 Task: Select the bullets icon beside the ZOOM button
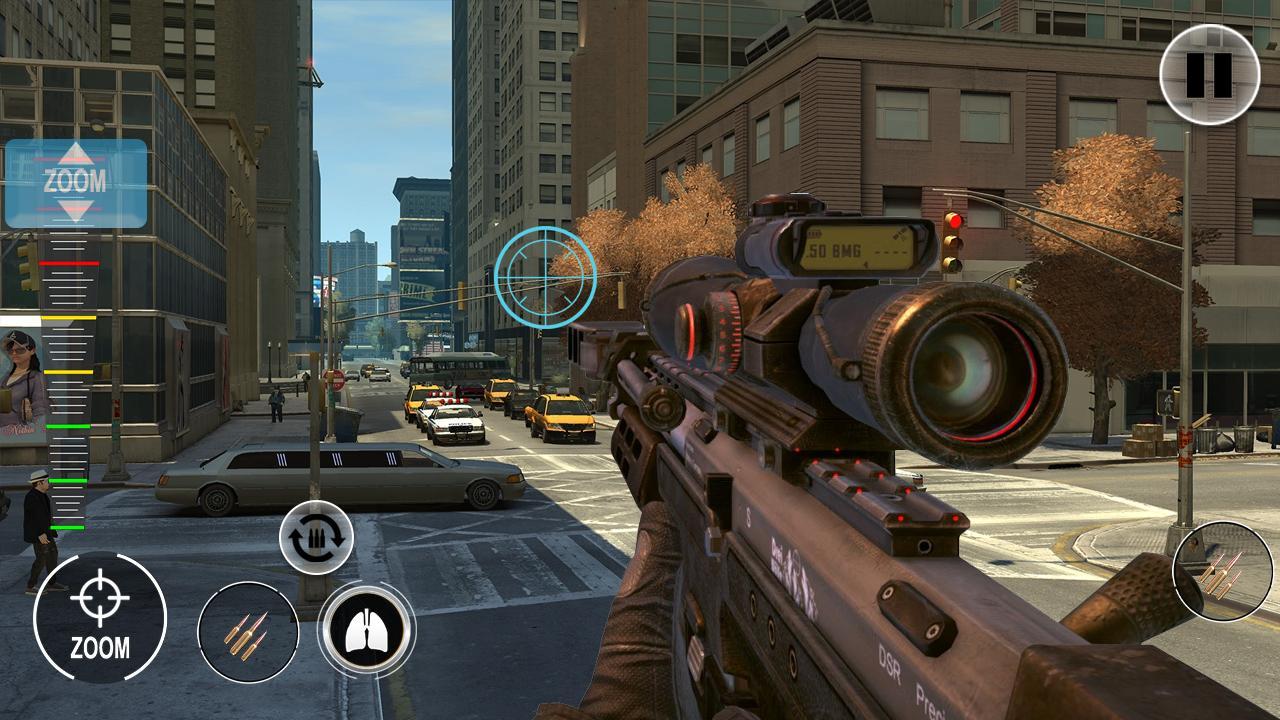tap(247, 632)
